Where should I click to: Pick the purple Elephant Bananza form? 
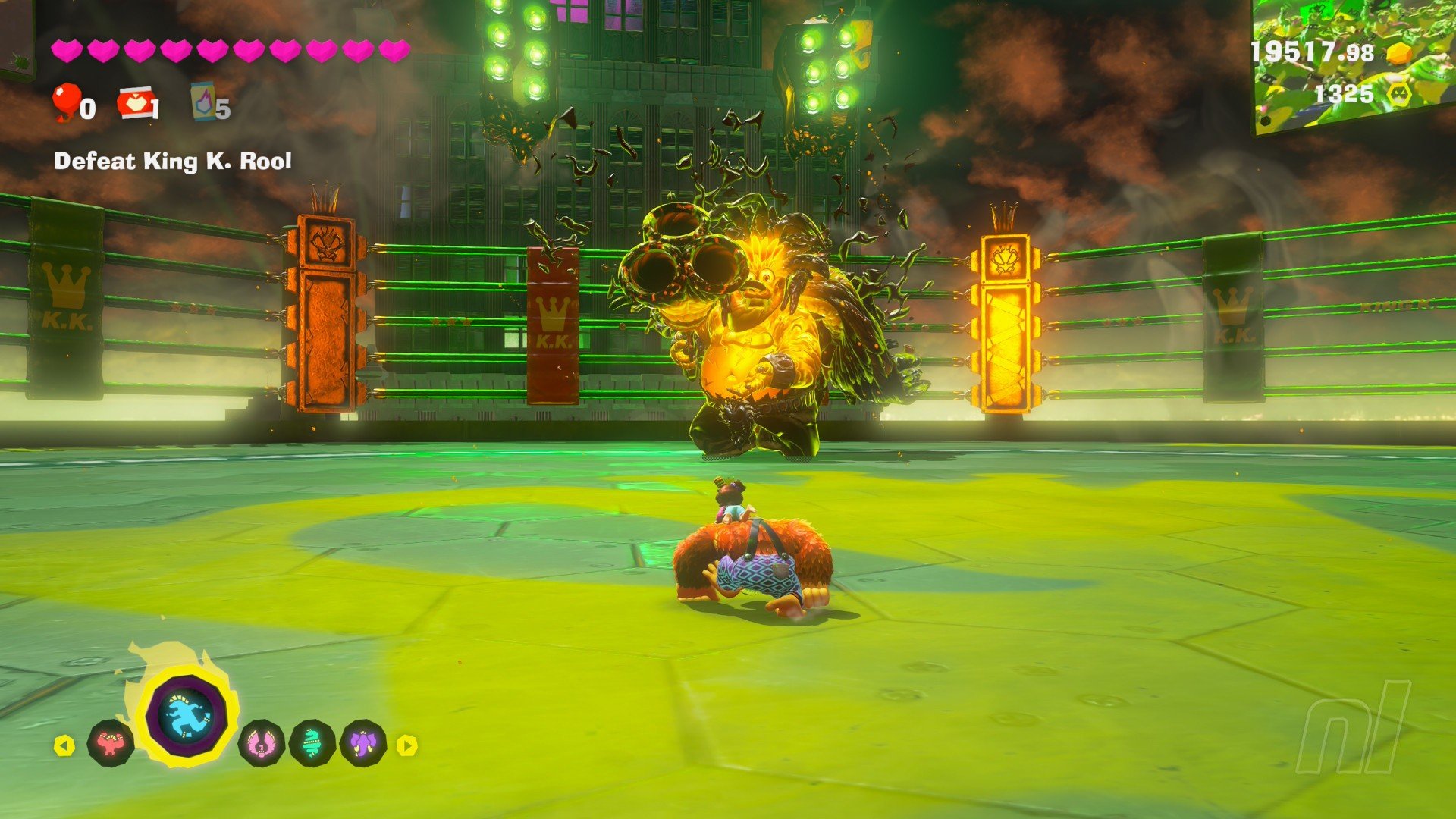tap(364, 743)
